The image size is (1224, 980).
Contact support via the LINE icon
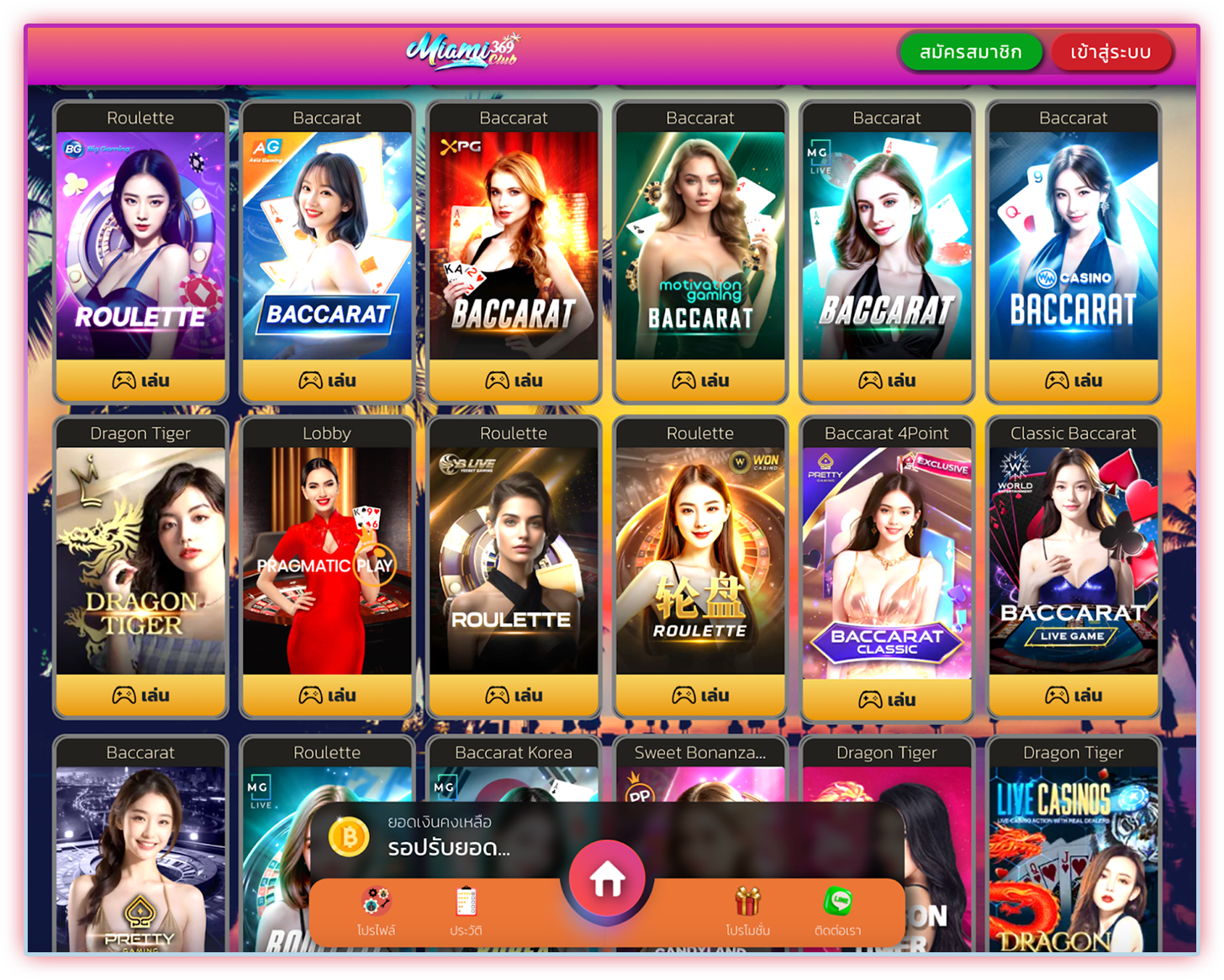point(838,901)
